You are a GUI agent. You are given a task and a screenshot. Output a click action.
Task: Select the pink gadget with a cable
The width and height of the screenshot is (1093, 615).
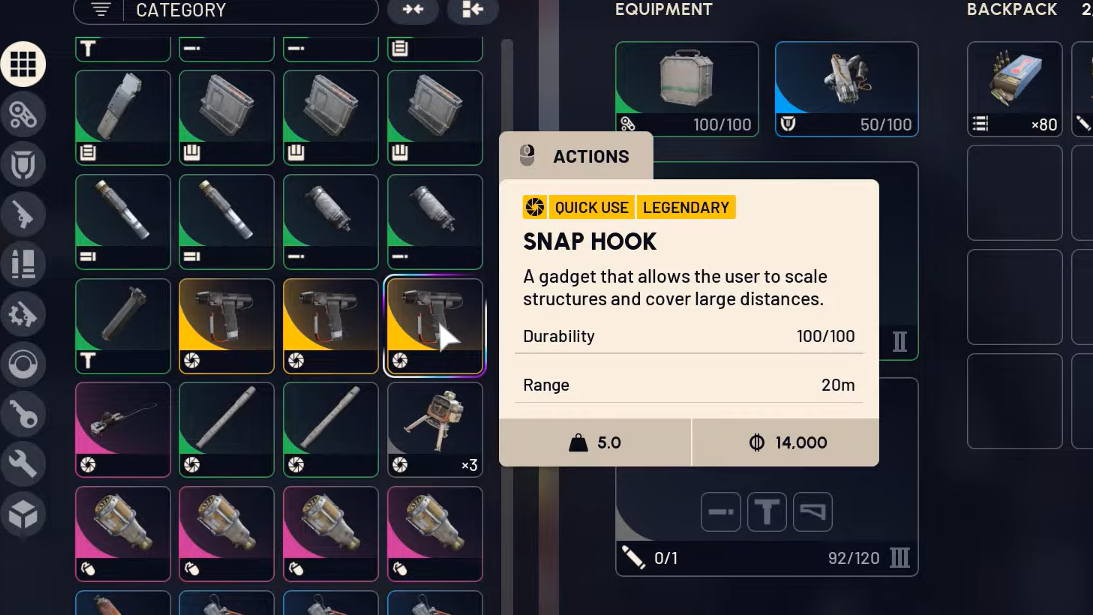click(x=123, y=429)
